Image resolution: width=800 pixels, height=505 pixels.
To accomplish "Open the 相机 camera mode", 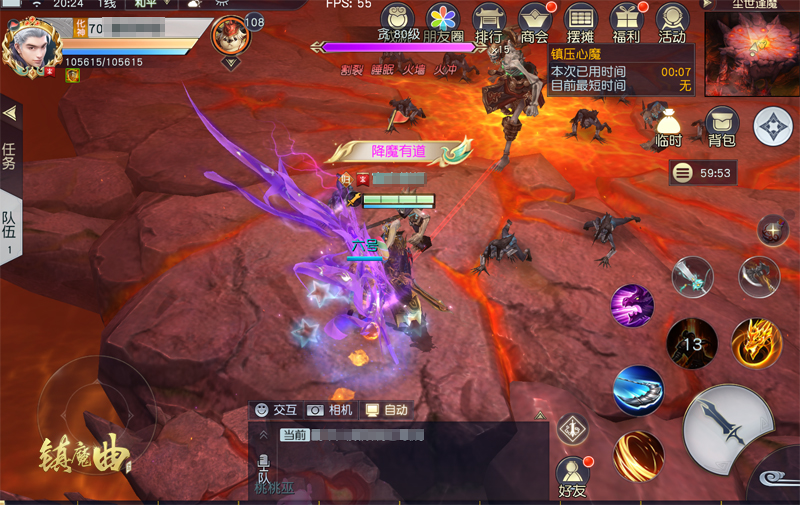I will [x=330, y=410].
